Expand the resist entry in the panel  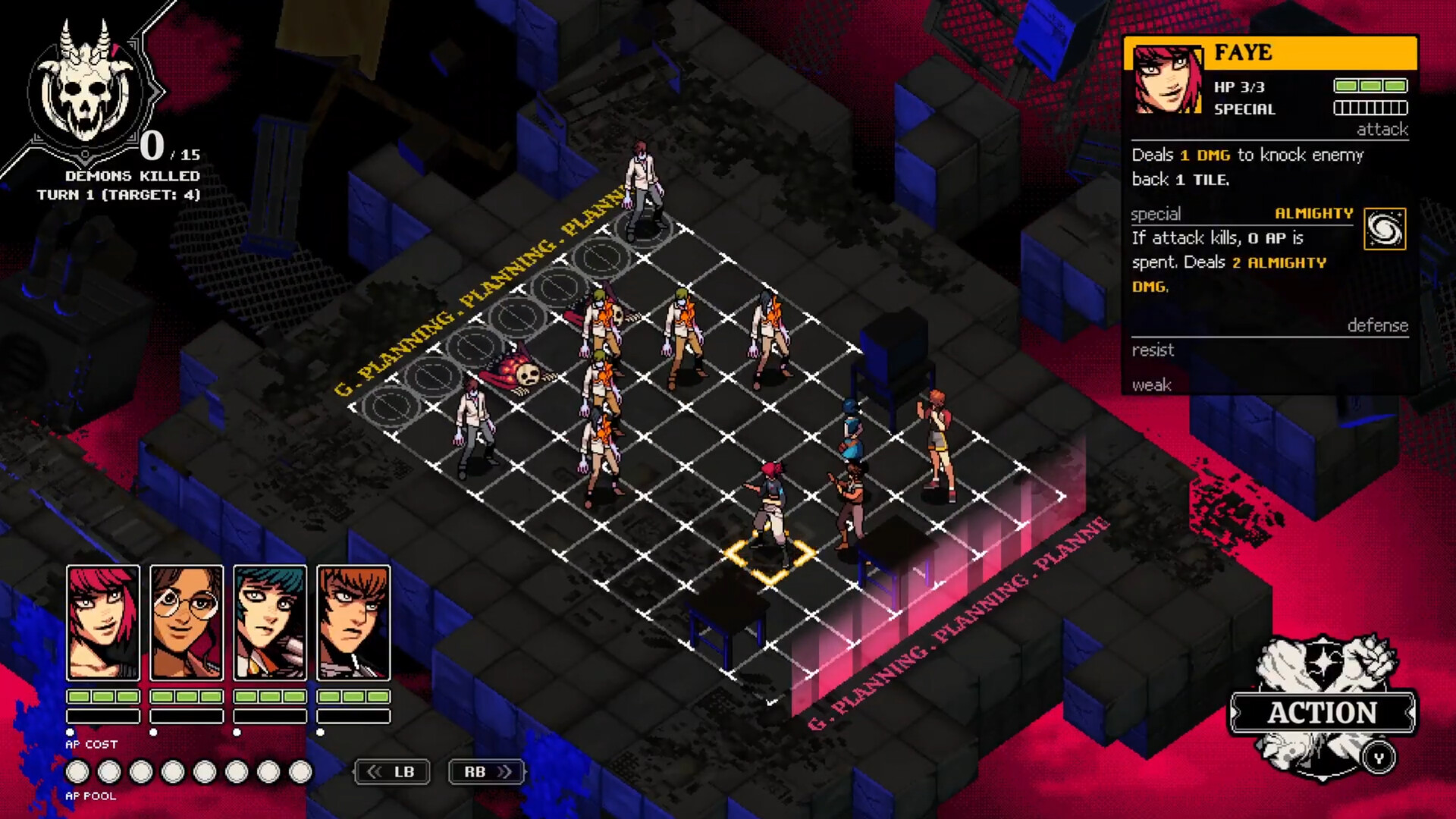(x=1153, y=350)
